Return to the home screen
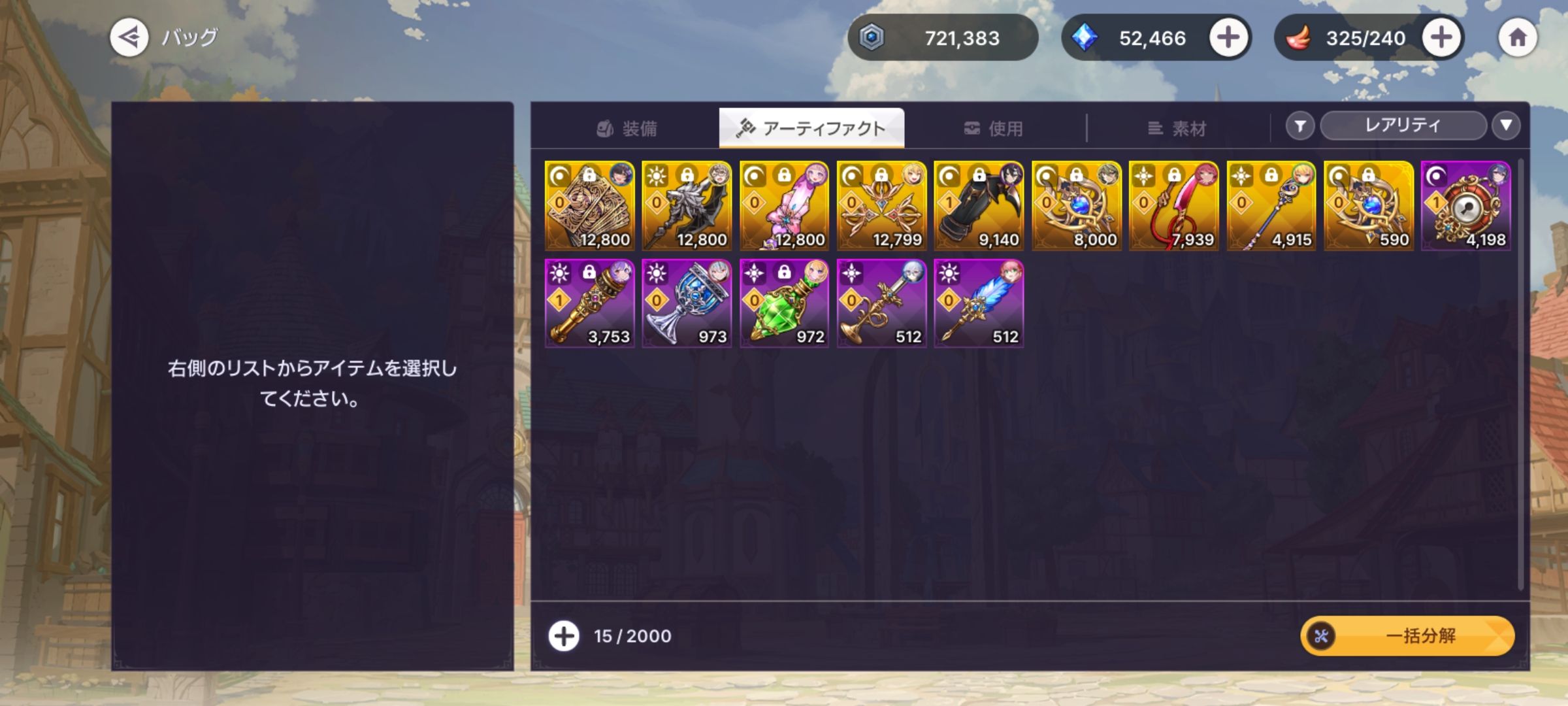 click(x=1517, y=37)
